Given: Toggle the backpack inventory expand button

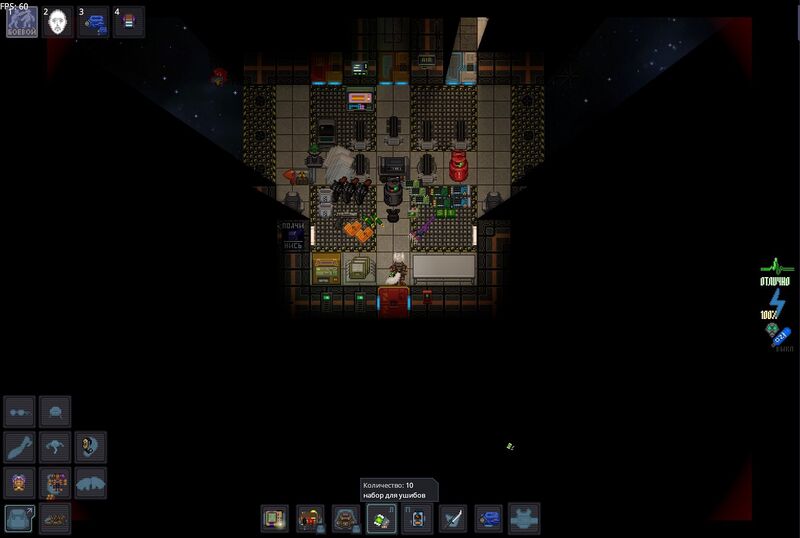Looking at the screenshot, I should click(x=20, y=518).
